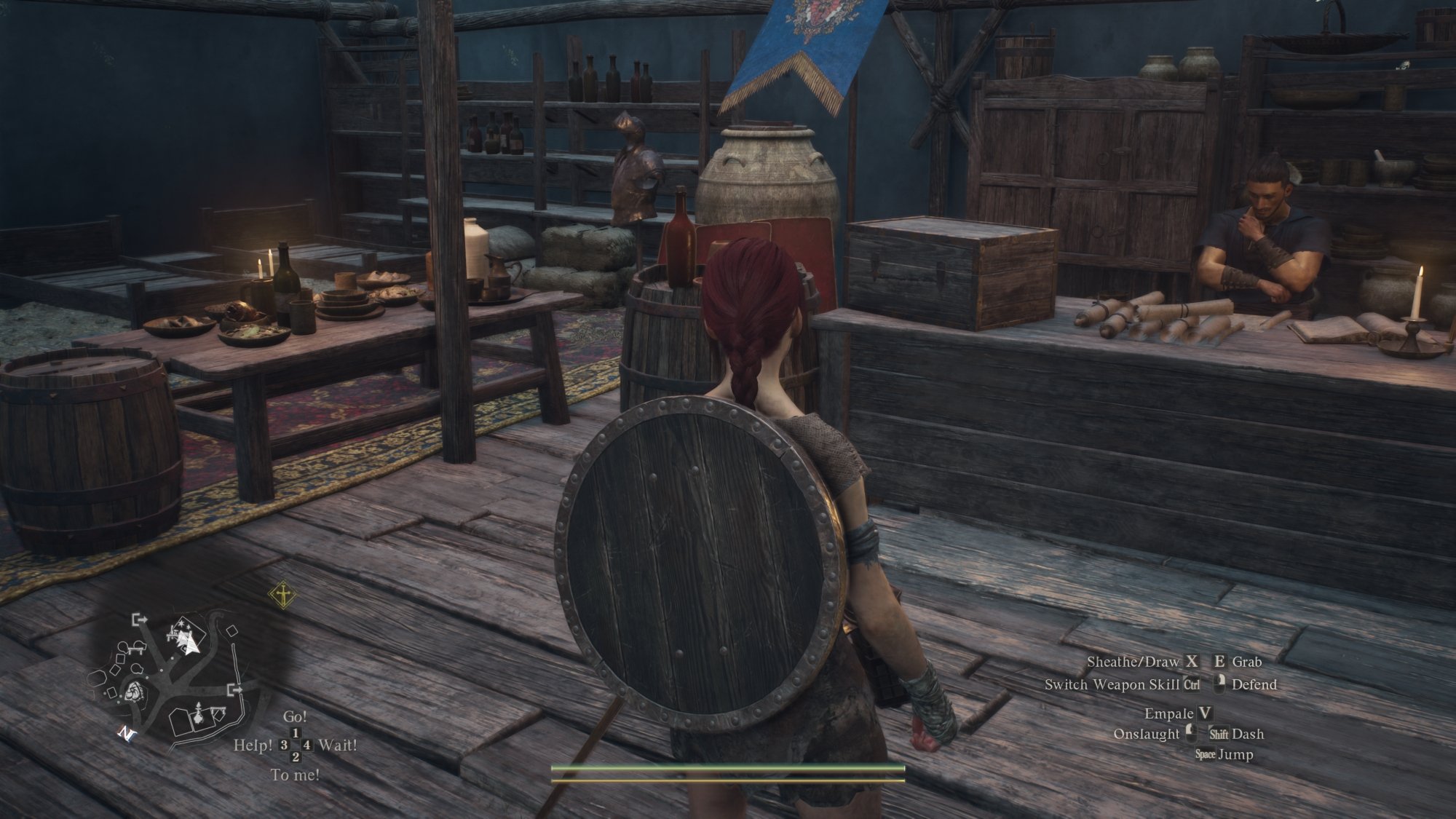Click the numbered key 3 beside Help!
This screenshot has width=1456, height=819.
[x=283, y=745]
